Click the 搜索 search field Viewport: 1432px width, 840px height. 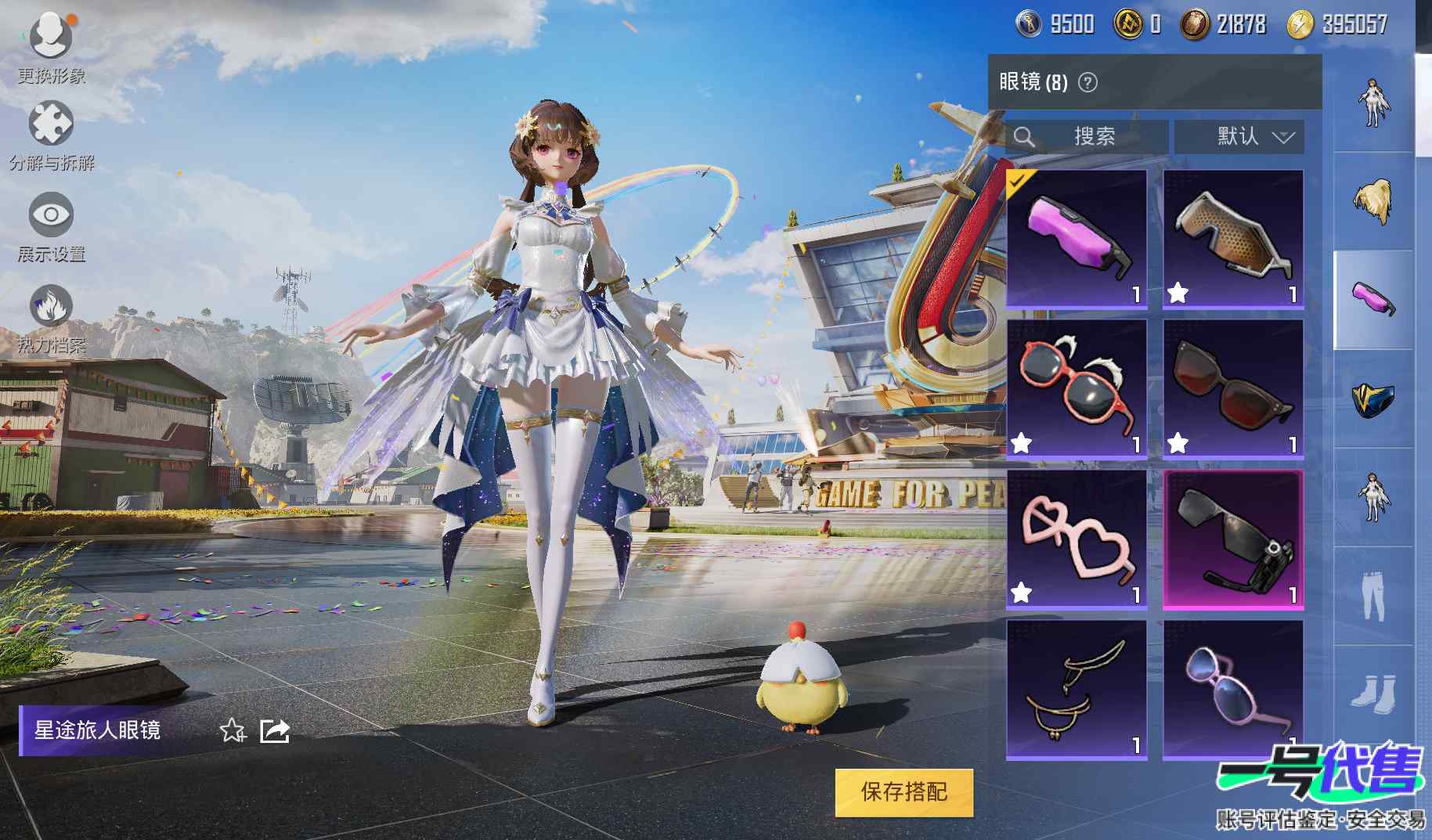tap(1087, 137)
